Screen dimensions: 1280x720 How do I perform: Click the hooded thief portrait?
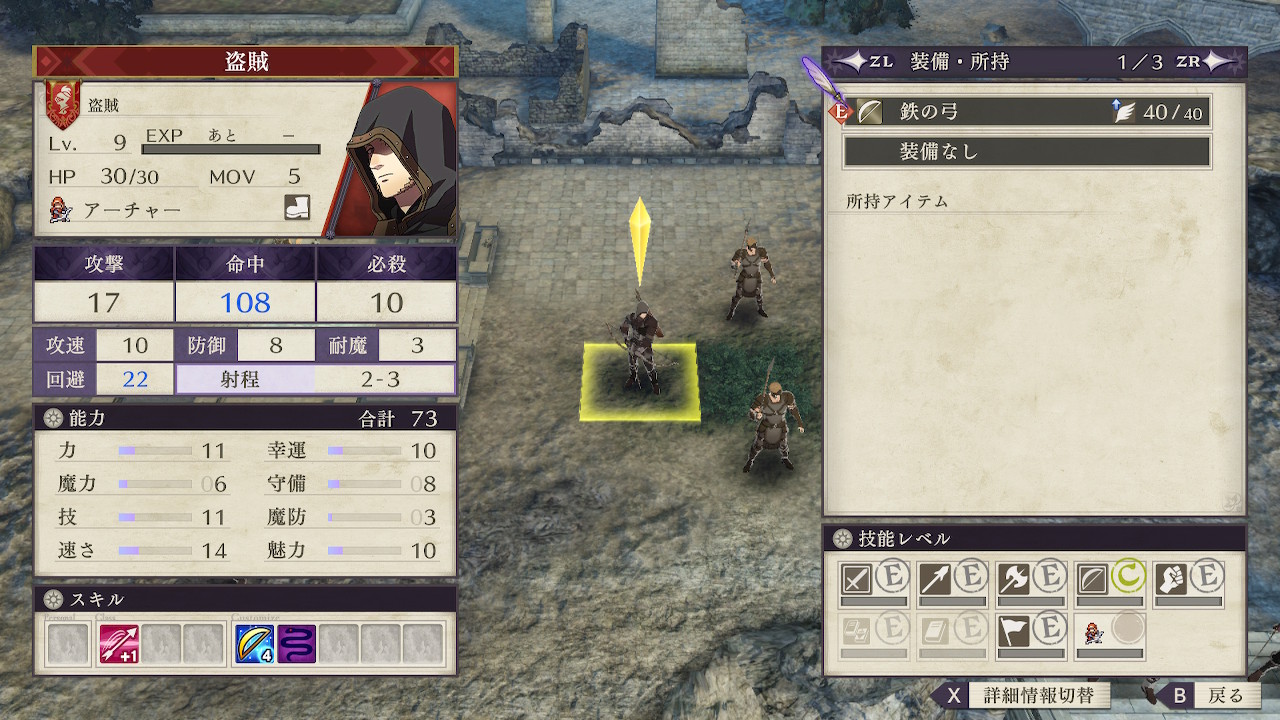[402, 160]
